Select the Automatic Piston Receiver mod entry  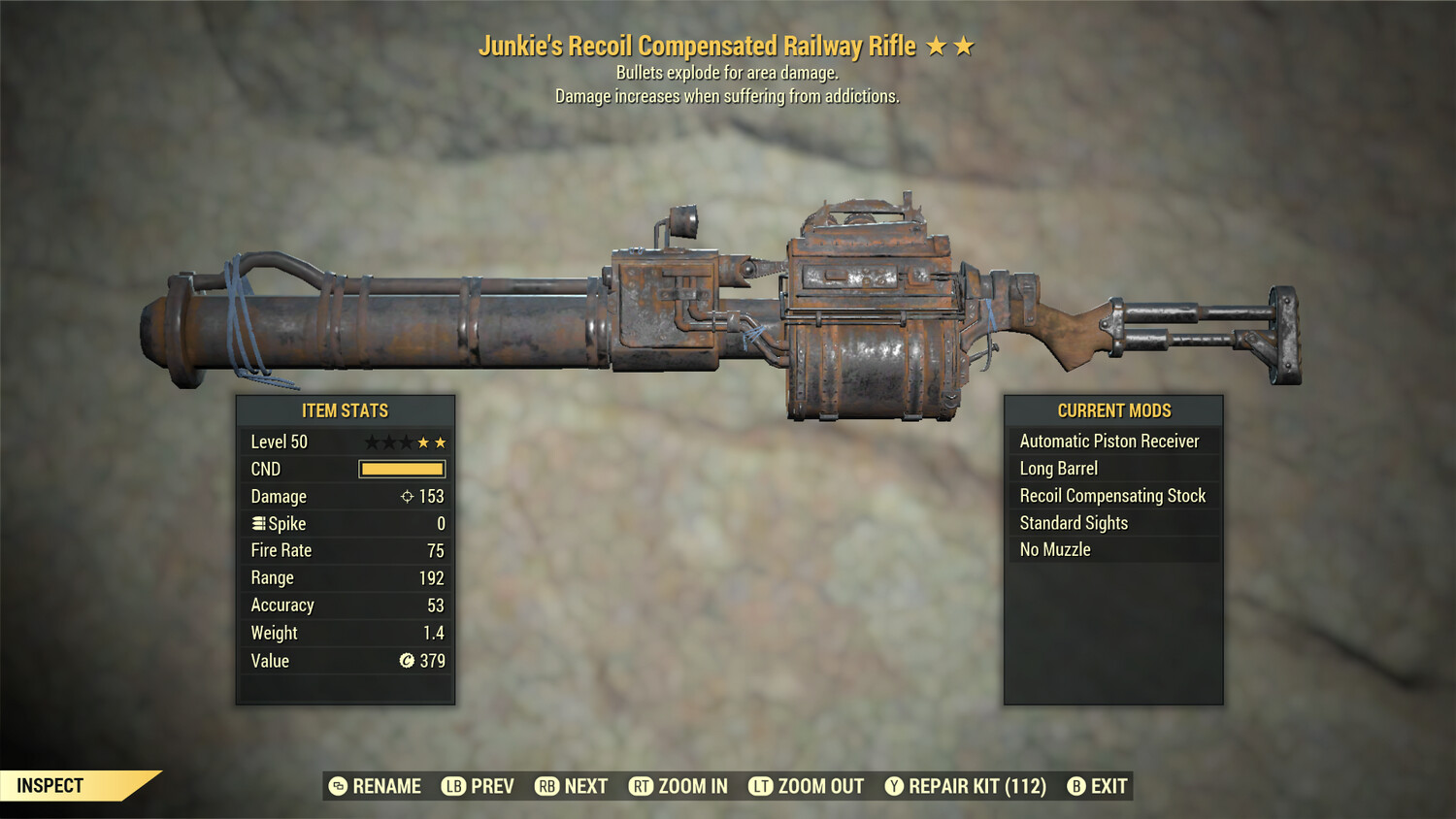point(1109,441)
